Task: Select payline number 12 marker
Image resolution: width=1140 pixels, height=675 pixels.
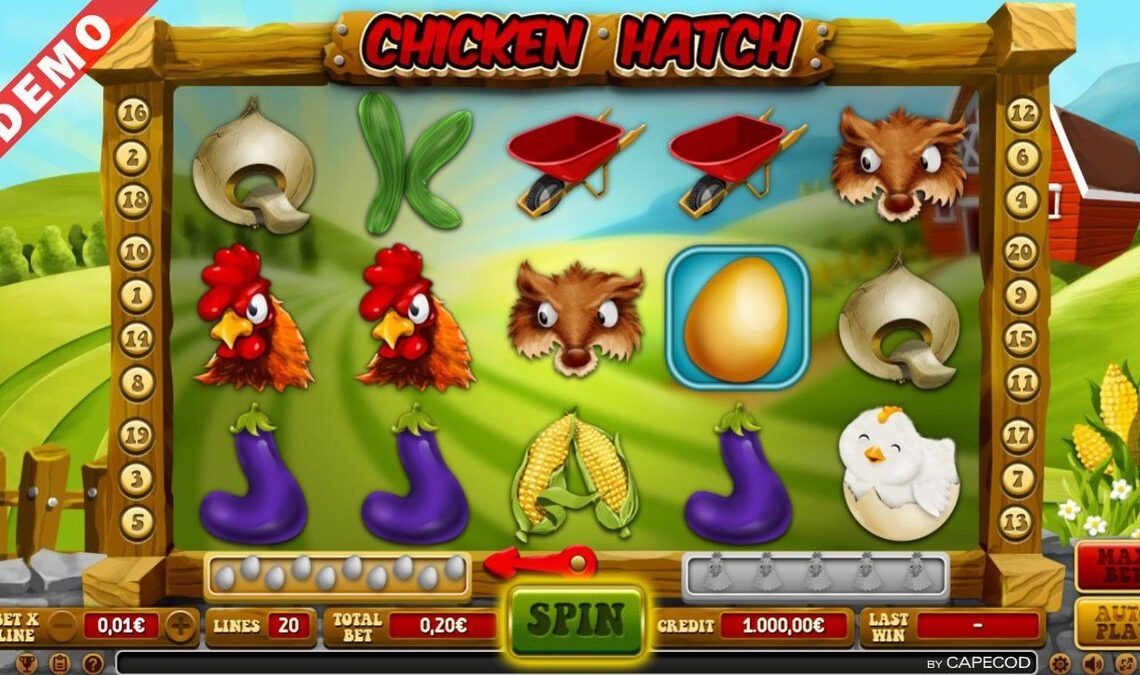Action: pyautogui.click(x=1022, y=114)
